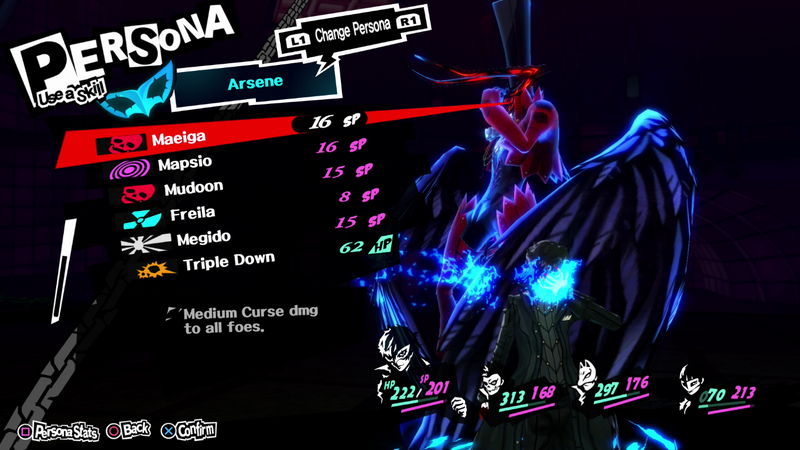800x450 pixels.
Task: Open the Persona Stats view
Action: pos(60,432)
